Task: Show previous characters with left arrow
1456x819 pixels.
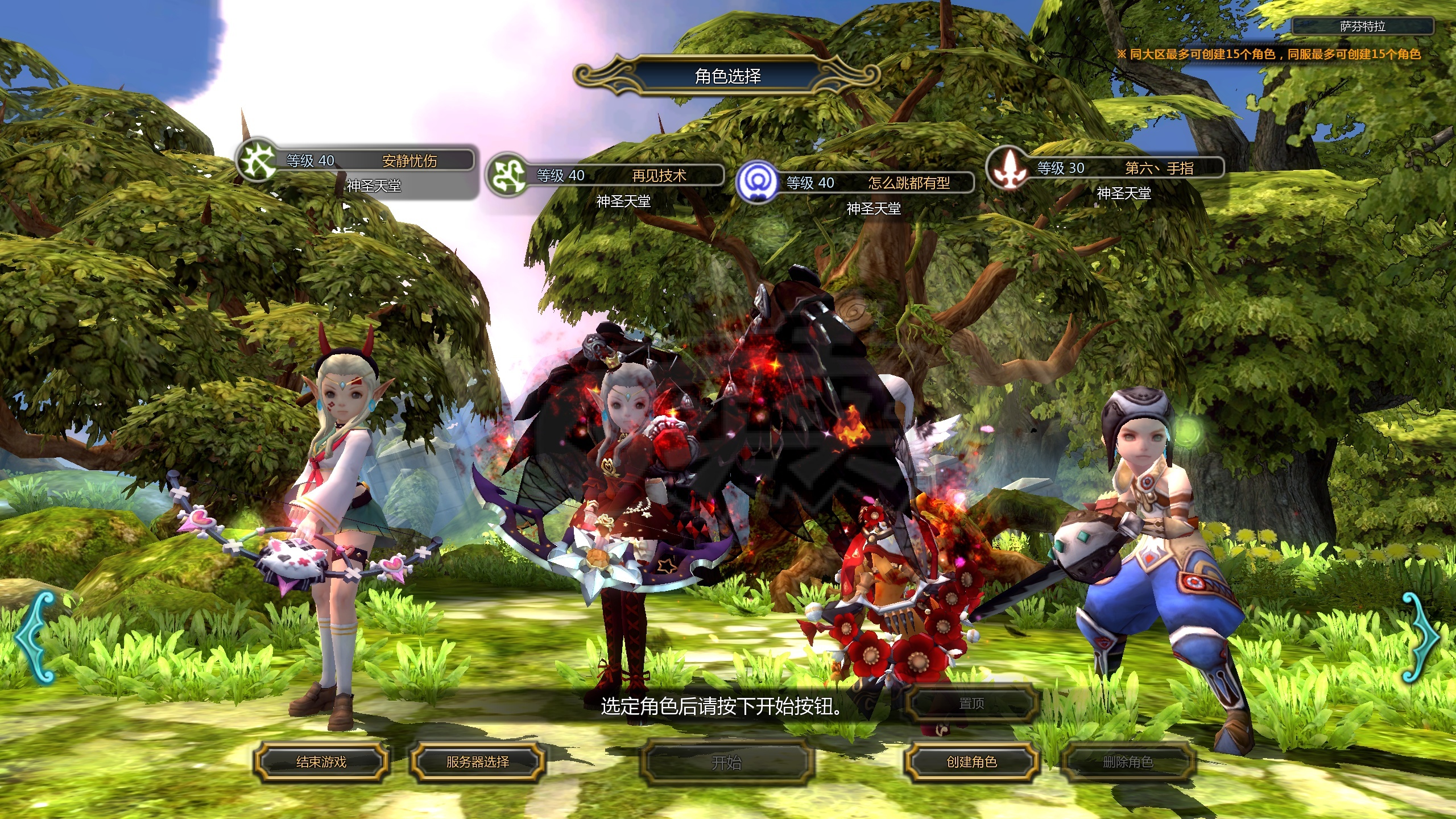Action: tap(35, 637)
